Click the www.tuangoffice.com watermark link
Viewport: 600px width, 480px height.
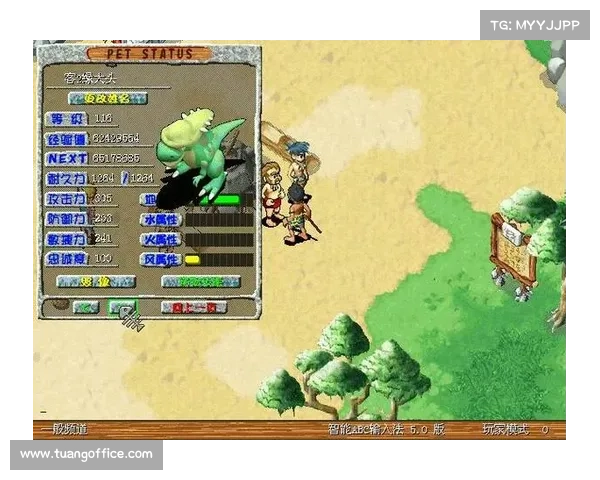[x=87, y=454]
